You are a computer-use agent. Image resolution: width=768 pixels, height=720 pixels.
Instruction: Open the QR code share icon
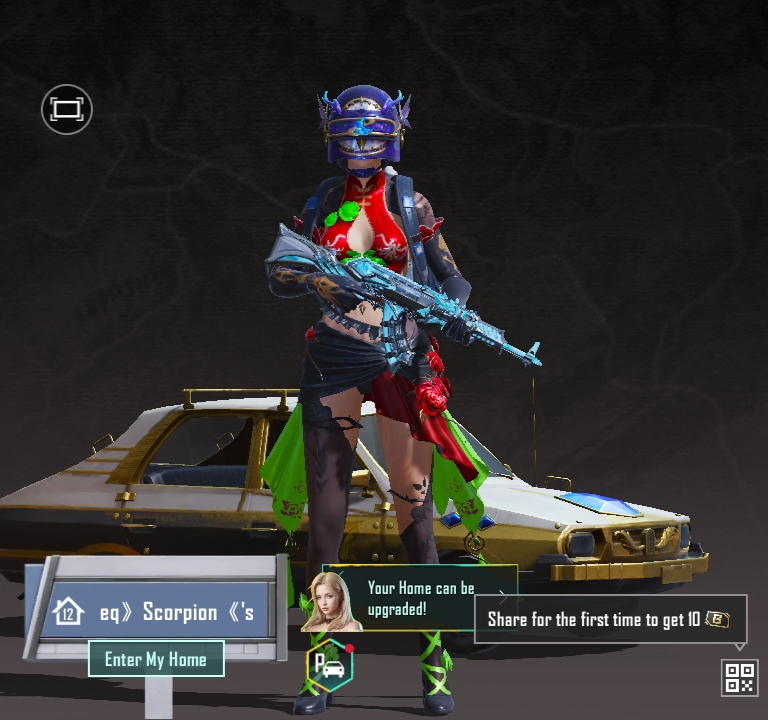pos(739,677)
